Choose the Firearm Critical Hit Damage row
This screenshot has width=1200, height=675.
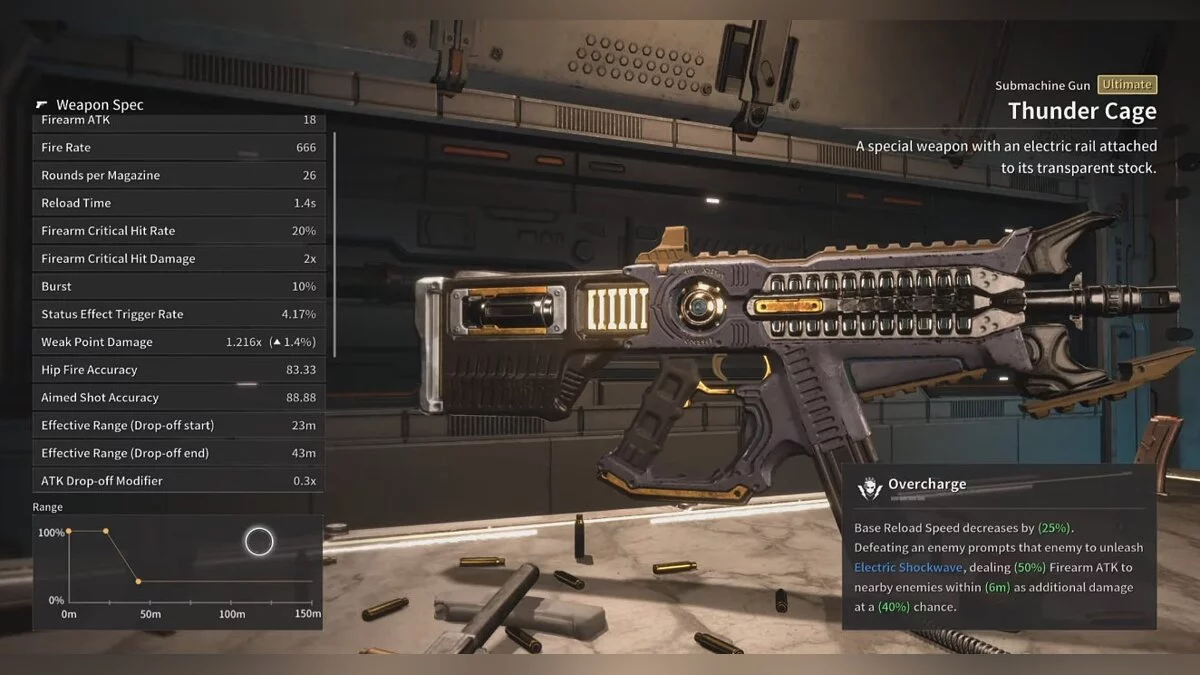click(178, 259)
